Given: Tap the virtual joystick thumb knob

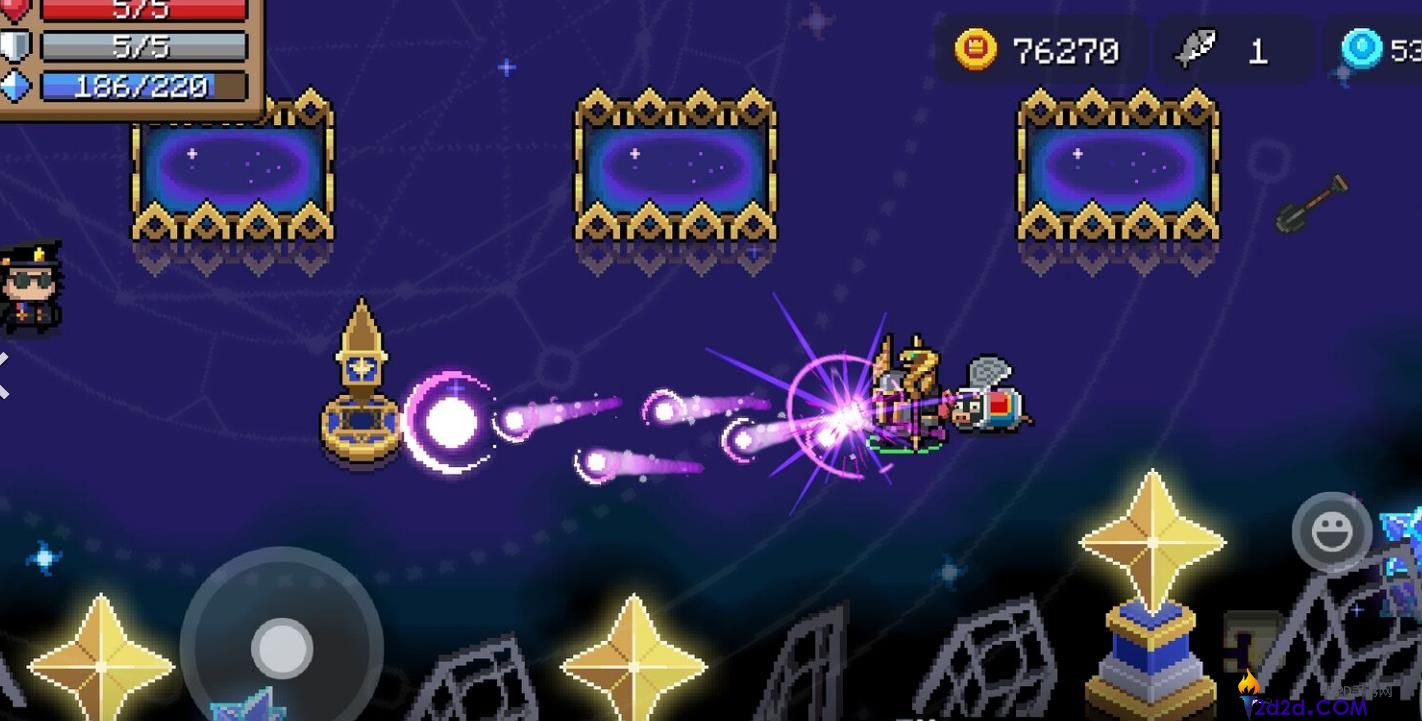Looking at the screenshot, I should (x=282, y=648).
